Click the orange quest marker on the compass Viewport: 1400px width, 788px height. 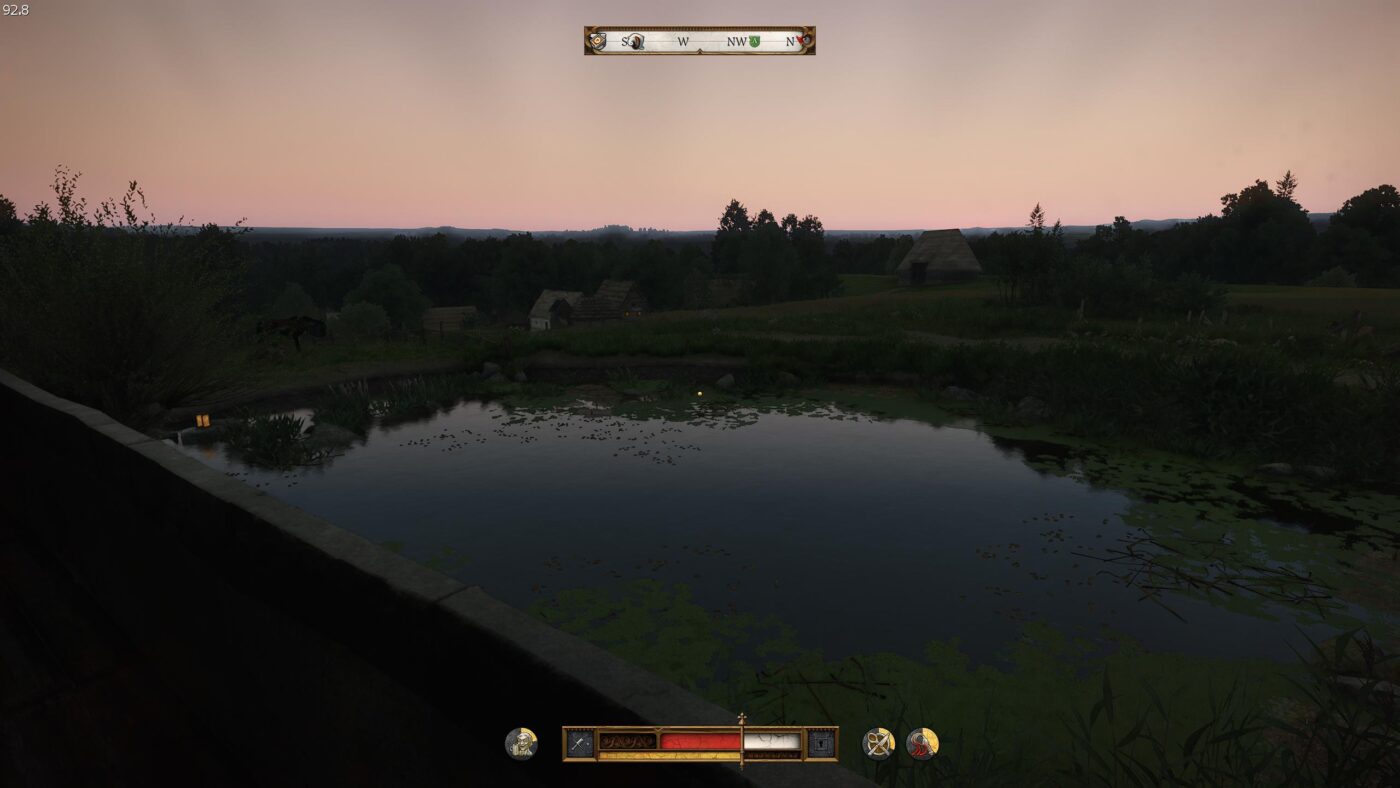click(598, 41)
